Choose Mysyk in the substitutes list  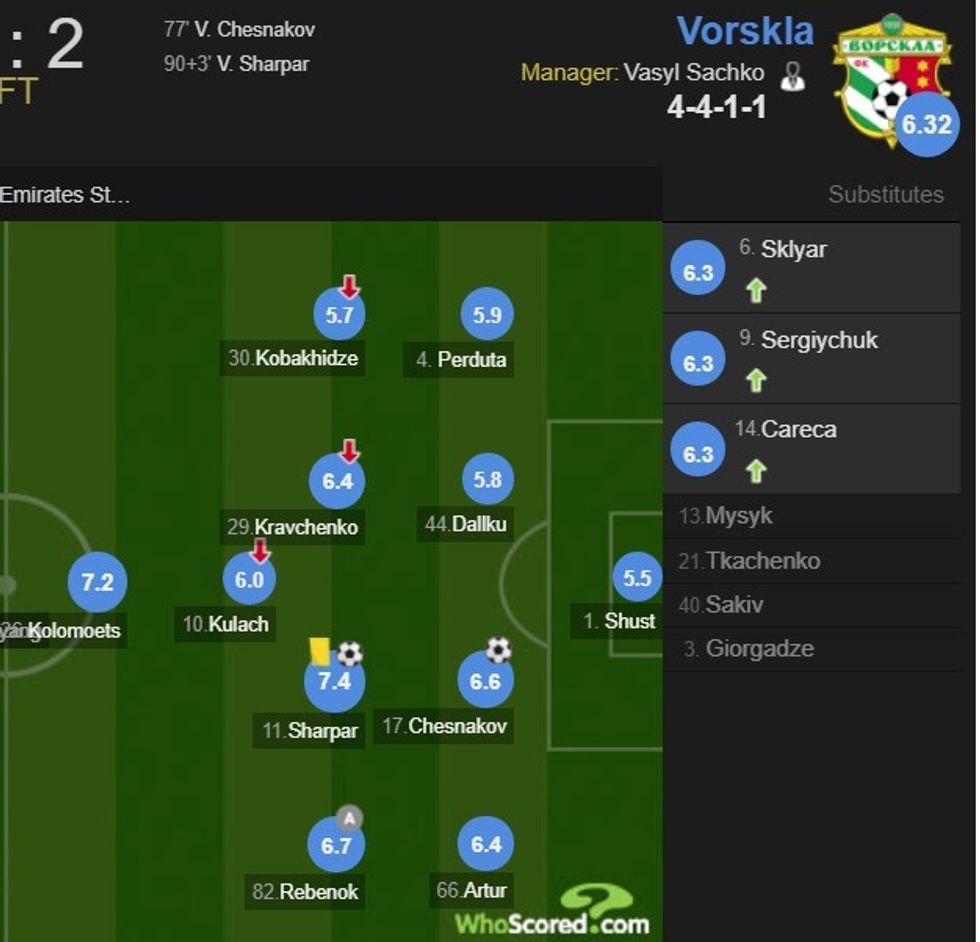click(739, 516)
